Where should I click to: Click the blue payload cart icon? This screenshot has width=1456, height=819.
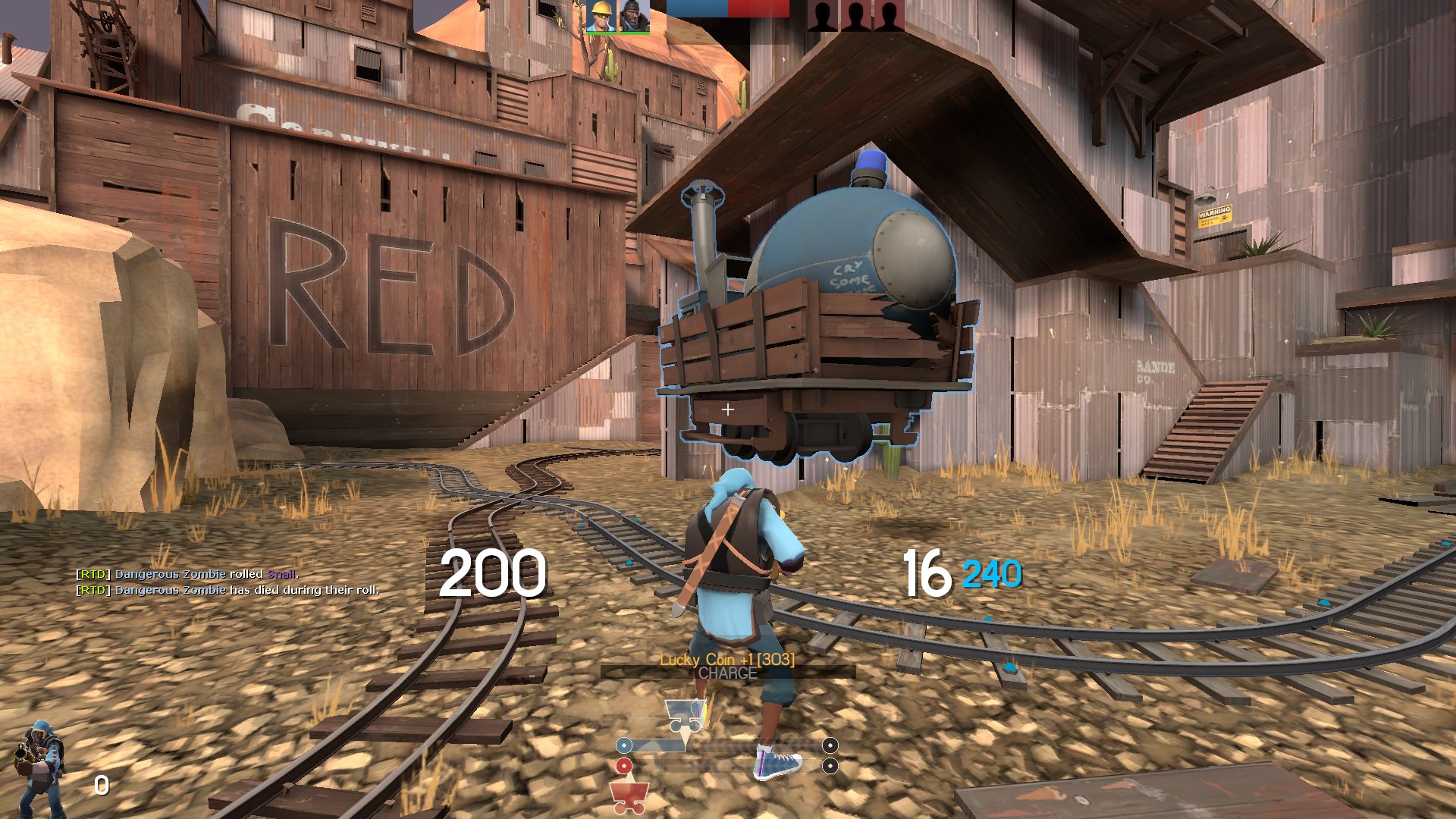685,715
